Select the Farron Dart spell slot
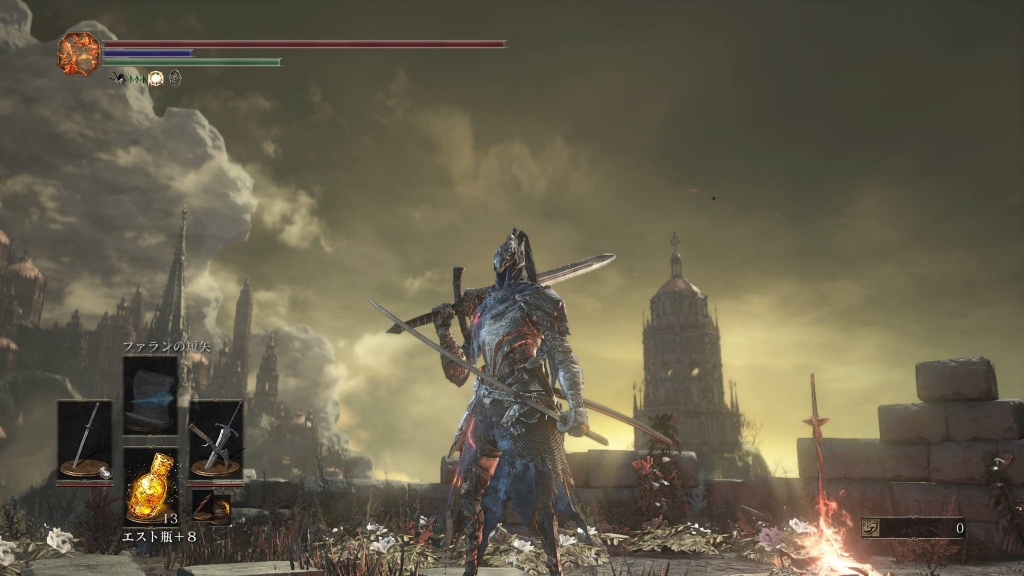This screenshot has height=576, width=1024. [150, 395]
